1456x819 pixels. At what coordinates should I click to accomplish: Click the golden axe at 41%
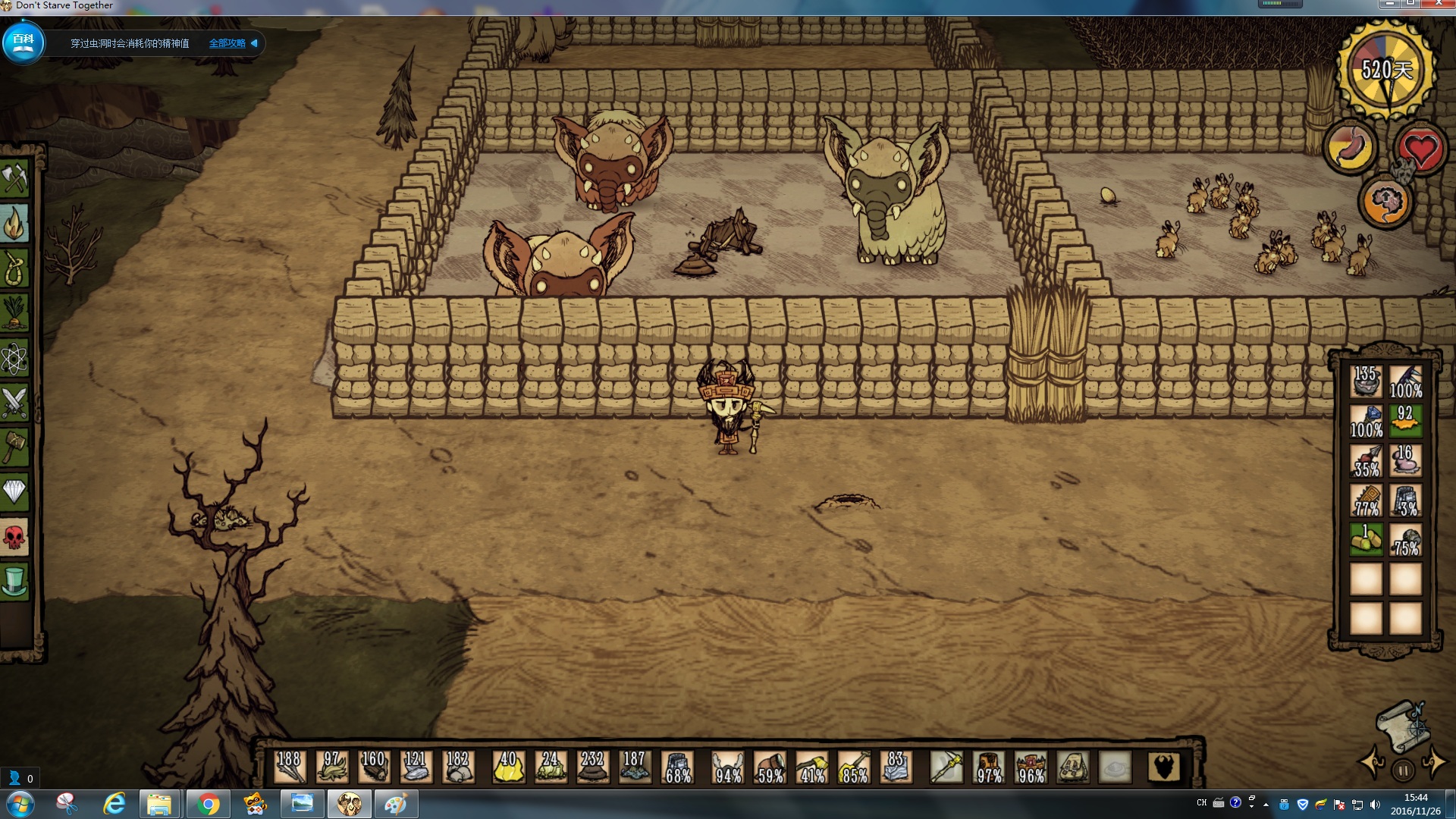(812, 767)
